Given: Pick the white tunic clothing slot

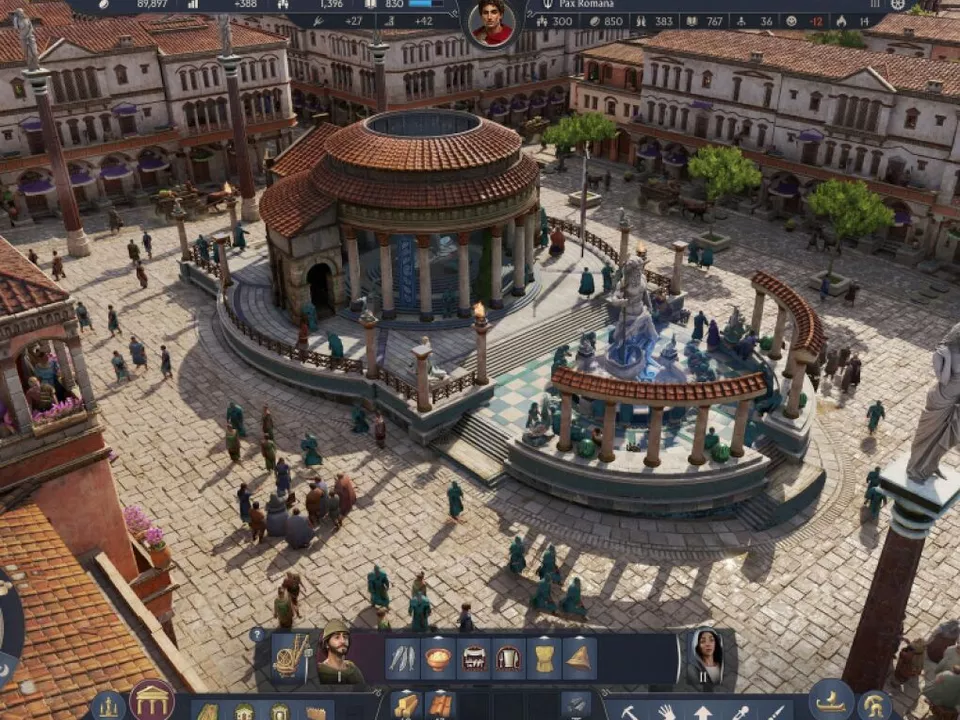Looking at the screenshot, I should [x=509, y=658].
